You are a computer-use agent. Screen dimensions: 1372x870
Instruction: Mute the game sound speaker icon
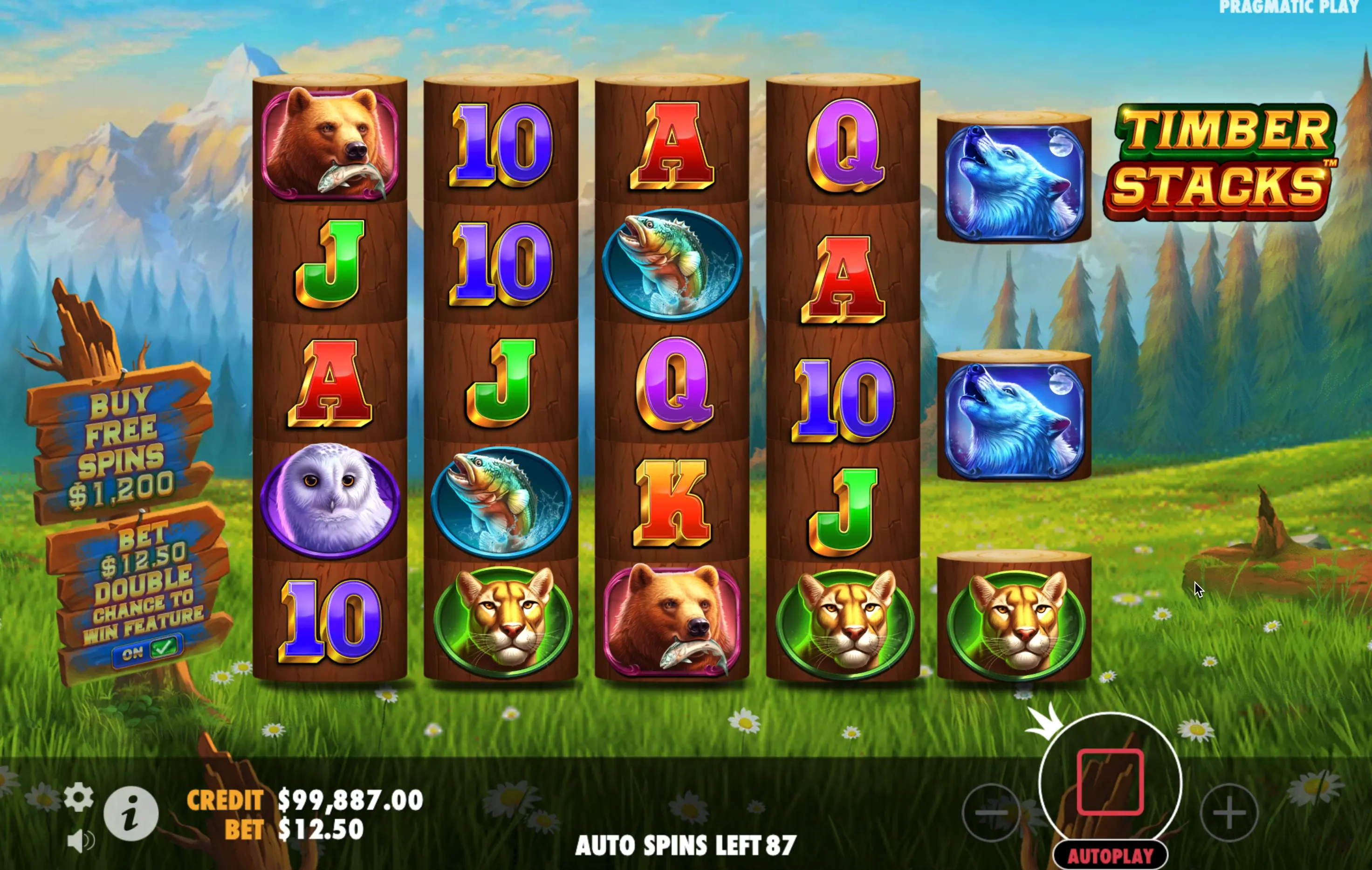(x=80, y=841)
